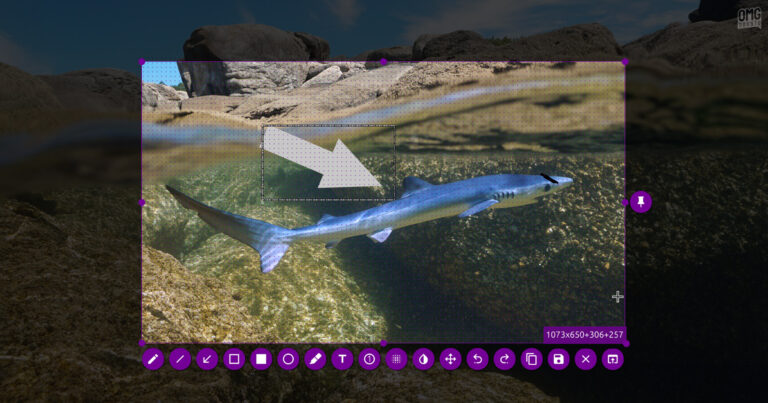Choose the straight line tool
768x403 pixels.
point(181,359)
